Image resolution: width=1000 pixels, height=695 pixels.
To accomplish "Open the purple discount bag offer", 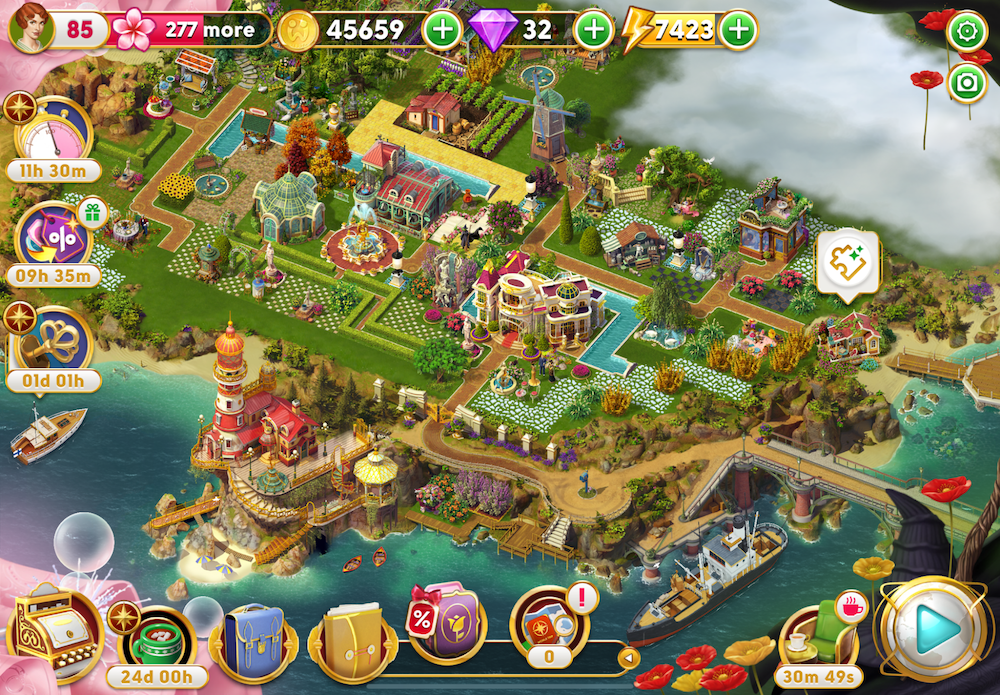I will coord(447,622).
